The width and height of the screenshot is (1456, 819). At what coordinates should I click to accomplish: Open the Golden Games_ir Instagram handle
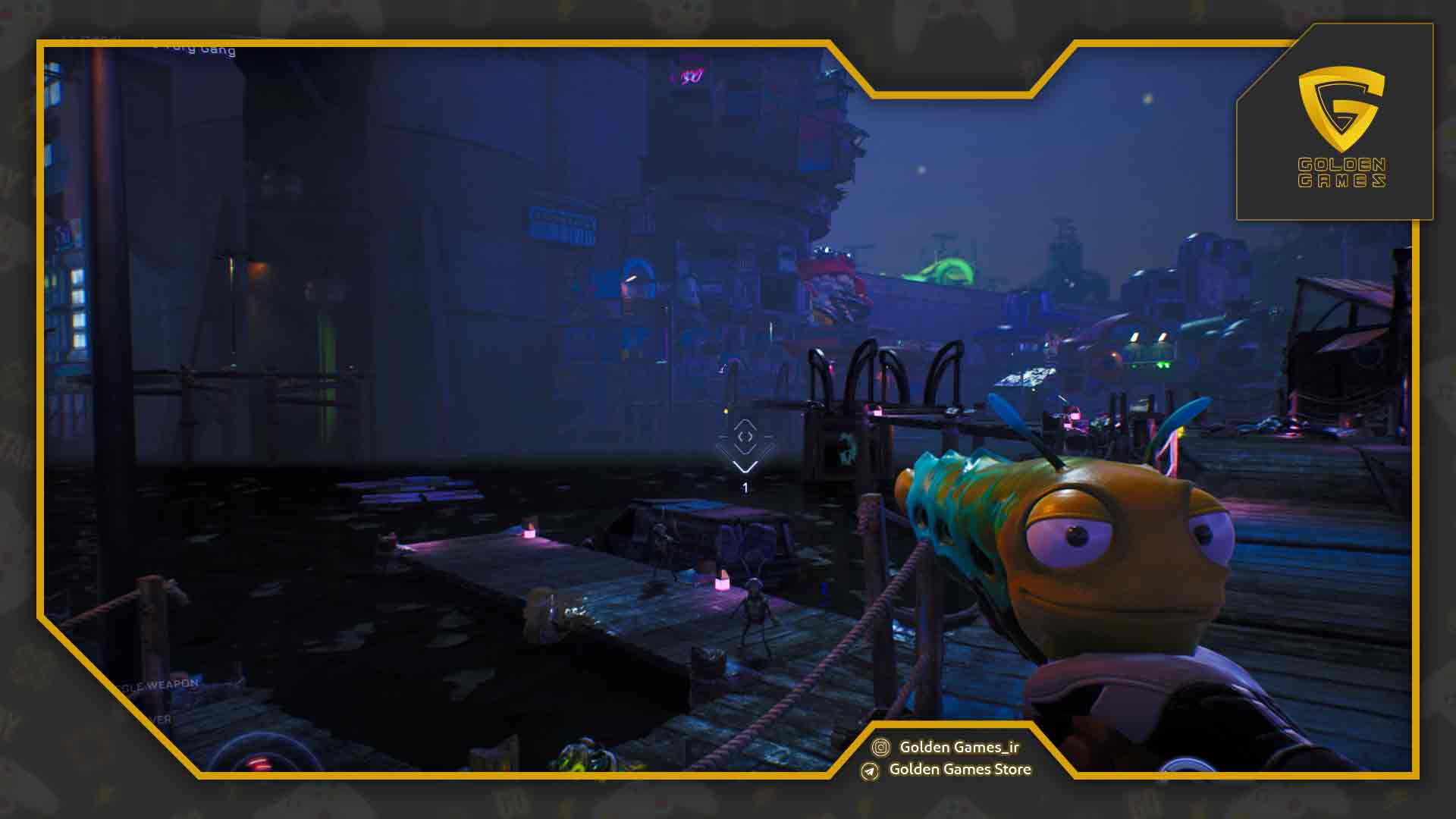click(x=959, y=747)
